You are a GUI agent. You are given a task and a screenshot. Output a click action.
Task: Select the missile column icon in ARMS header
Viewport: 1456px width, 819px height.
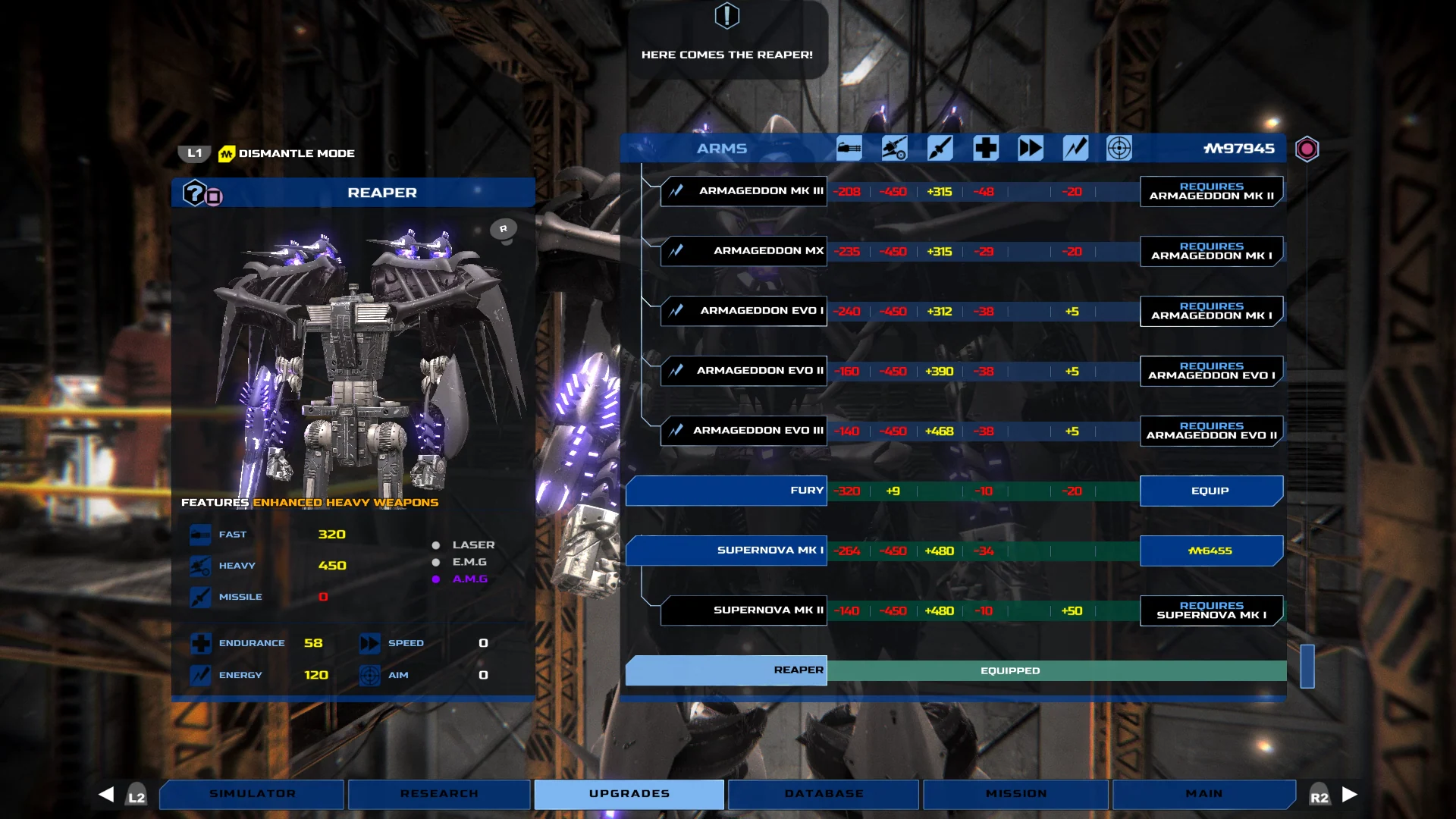940,148
